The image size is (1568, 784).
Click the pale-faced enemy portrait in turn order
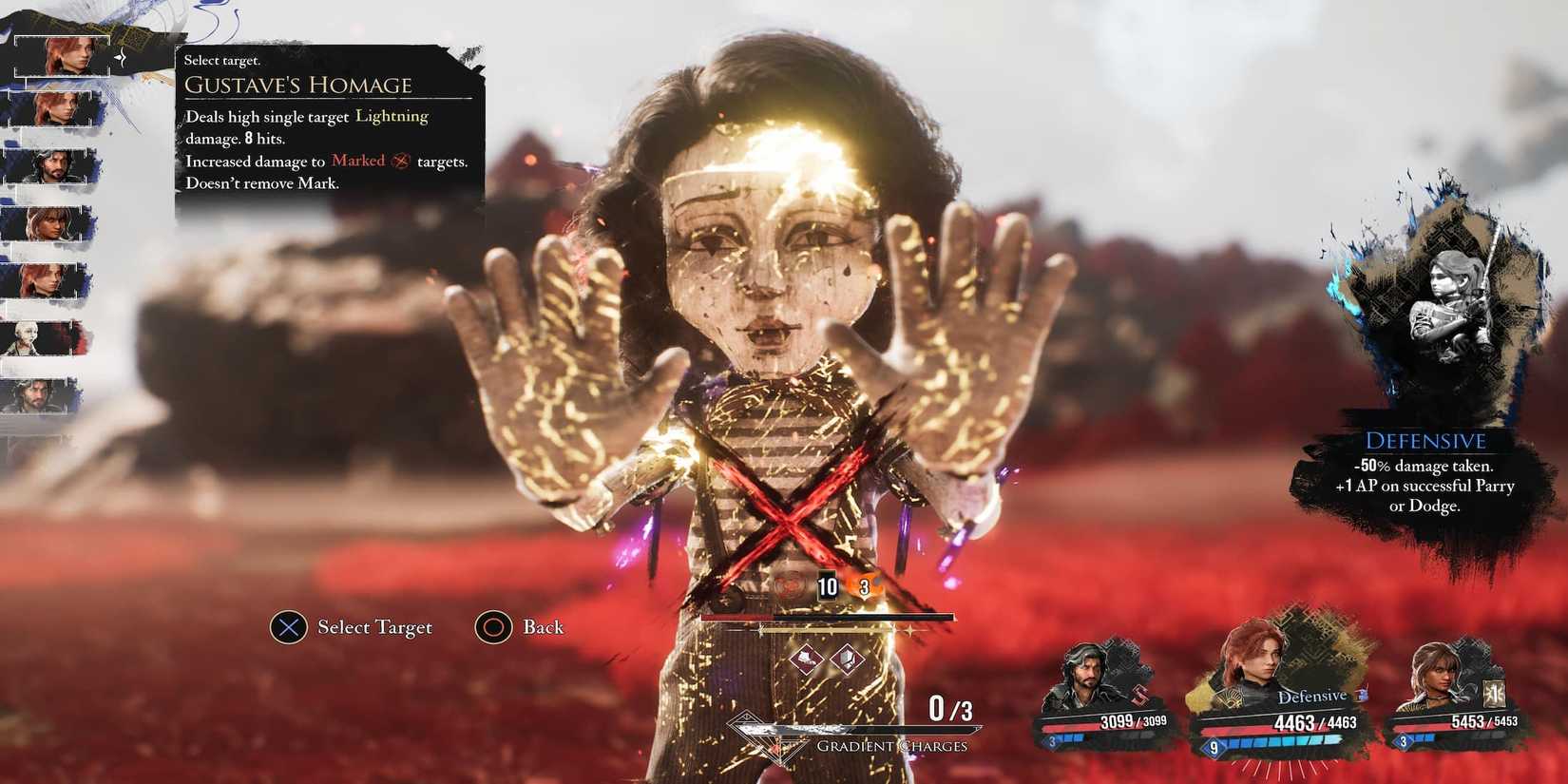click(x=43, y=339)
